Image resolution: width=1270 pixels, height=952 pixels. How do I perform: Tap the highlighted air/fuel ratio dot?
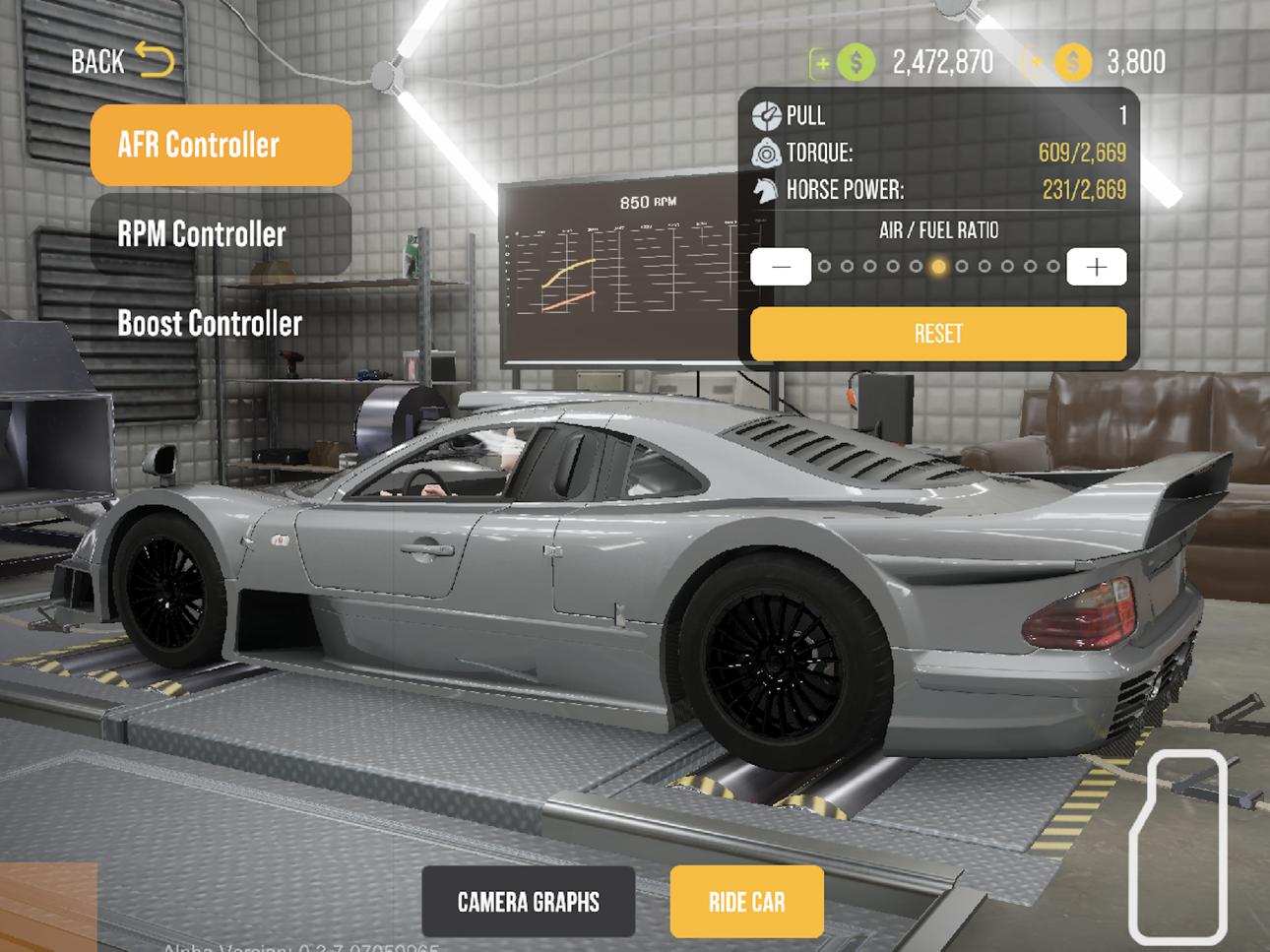[938, 267]
